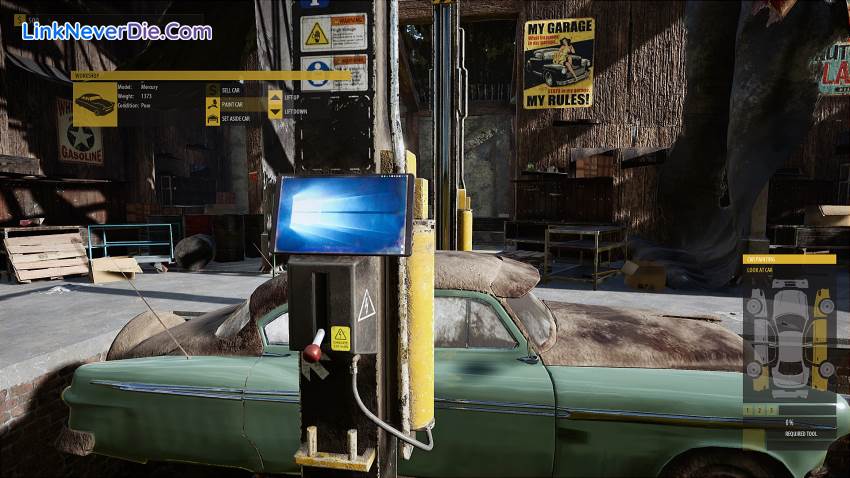Select step 3 in car painting panel
The height and width of the screenshot is (478, 850).
click(x=772, y=410)
